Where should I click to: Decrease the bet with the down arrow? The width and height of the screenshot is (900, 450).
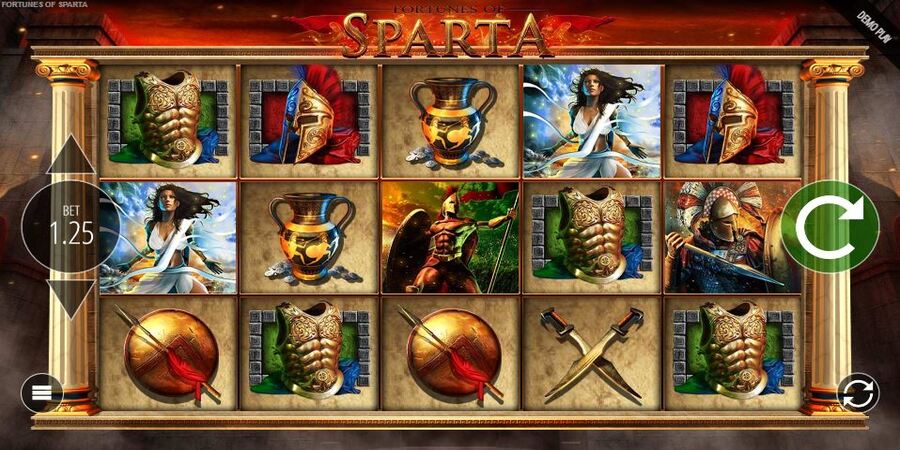pos(70,298)
